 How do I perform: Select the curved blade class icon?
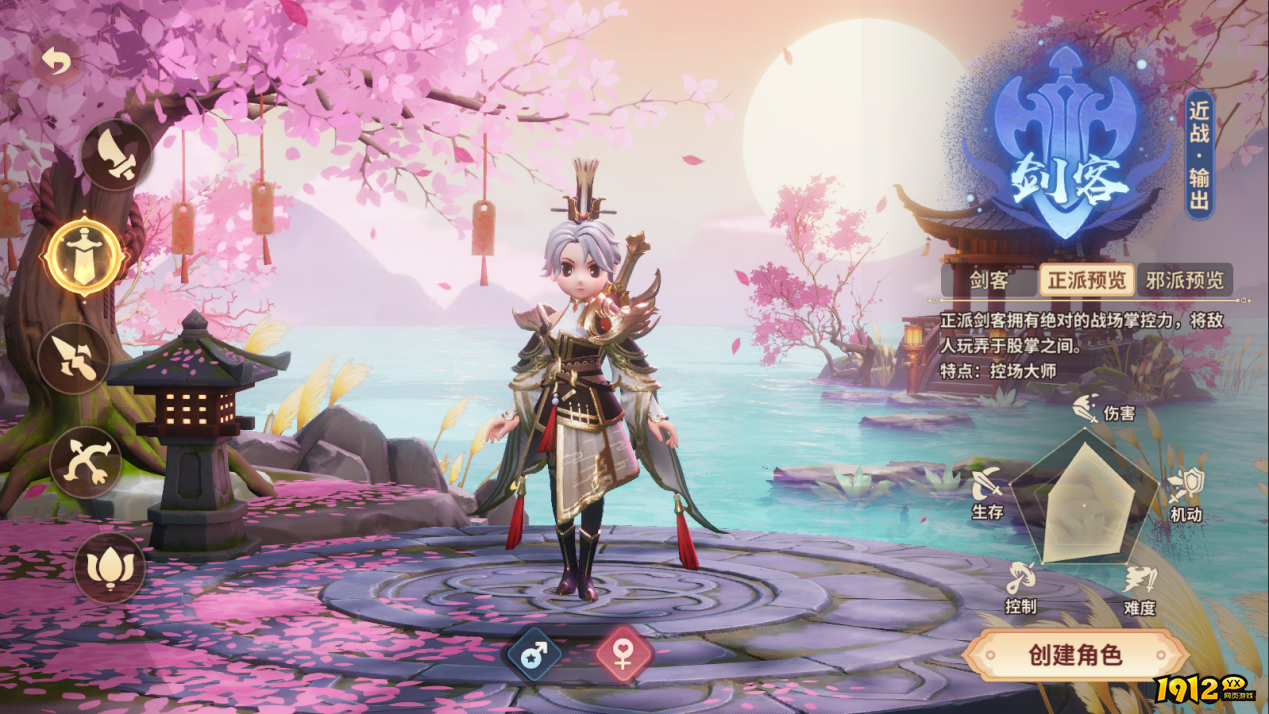coord(116,155)
